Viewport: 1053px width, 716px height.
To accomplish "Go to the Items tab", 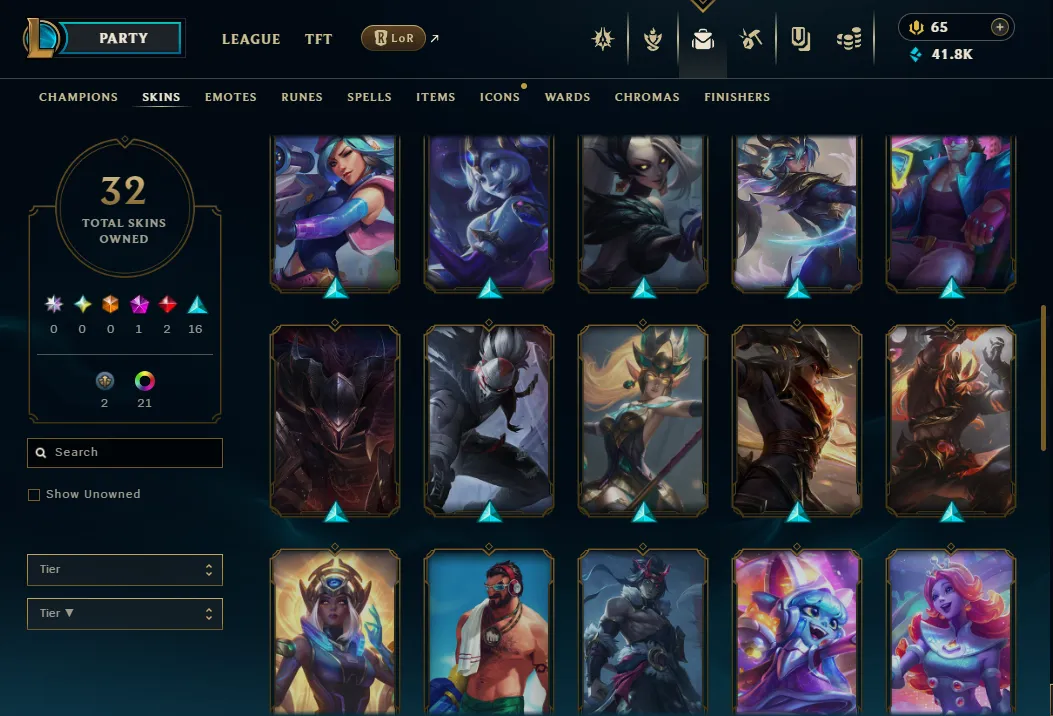I will point(435,97).
